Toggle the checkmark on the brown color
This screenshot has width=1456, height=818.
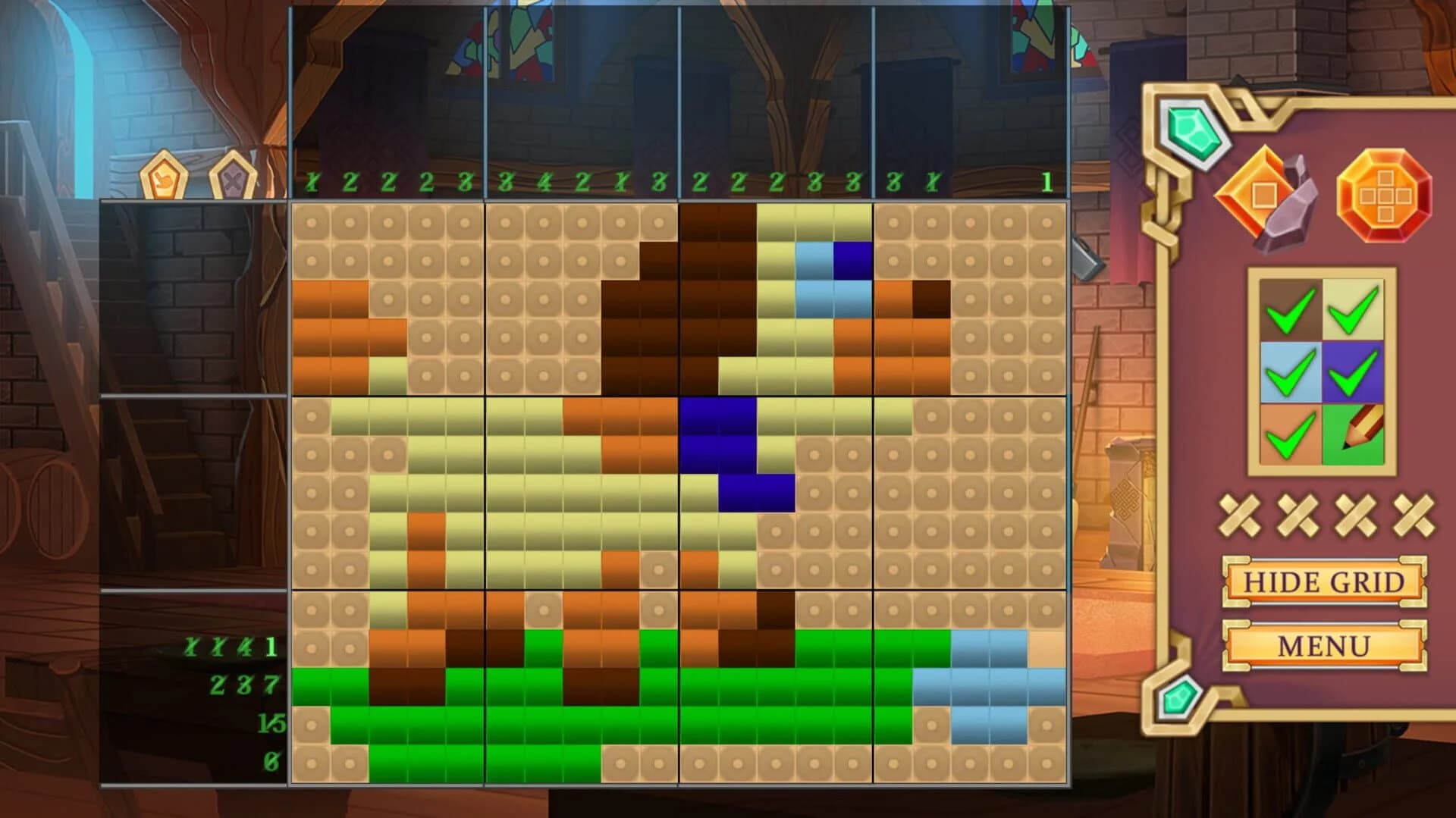coord(1289,309)
